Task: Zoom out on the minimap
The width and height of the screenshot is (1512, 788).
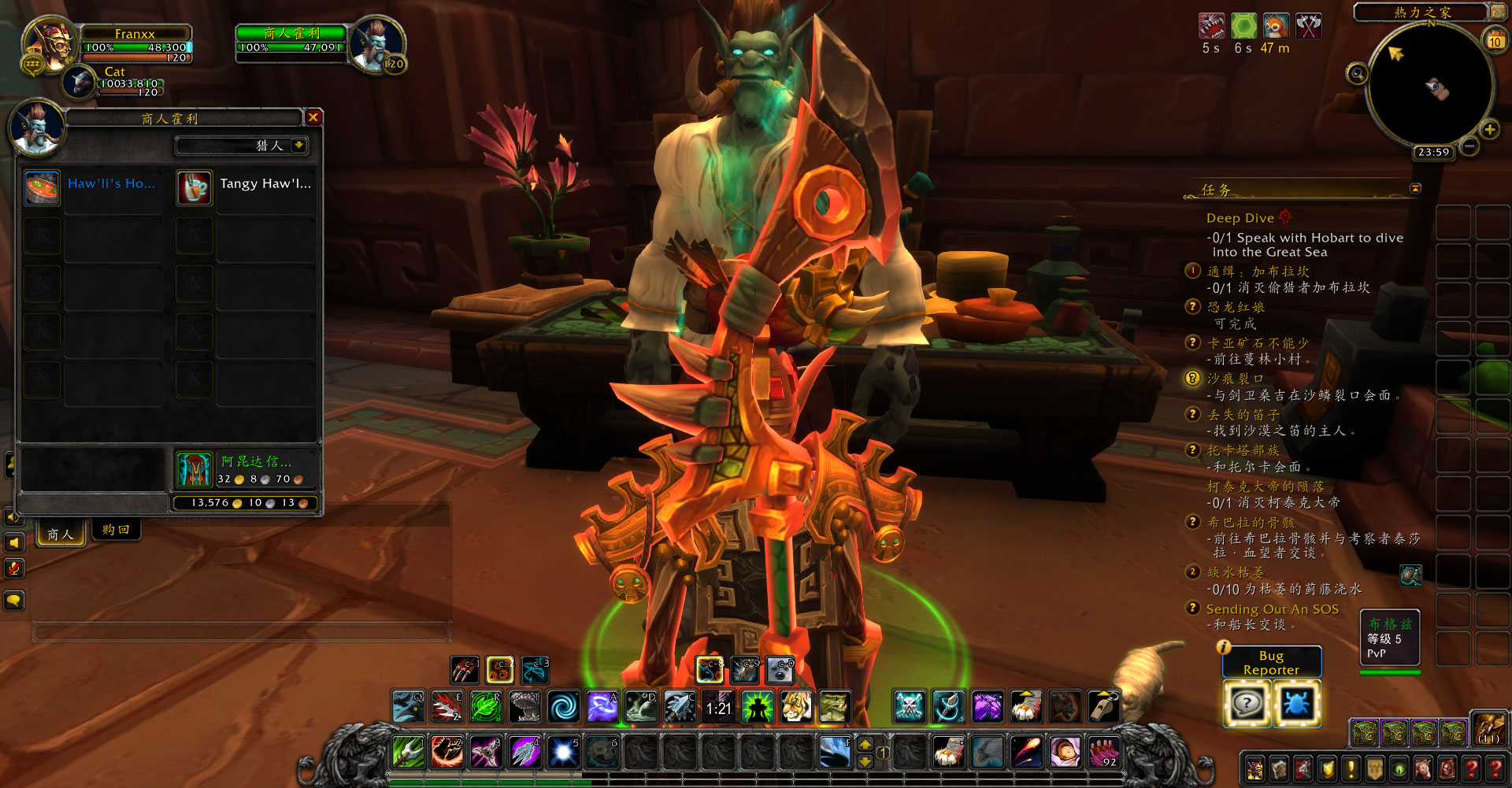Action: click(x=1469, y=146)
